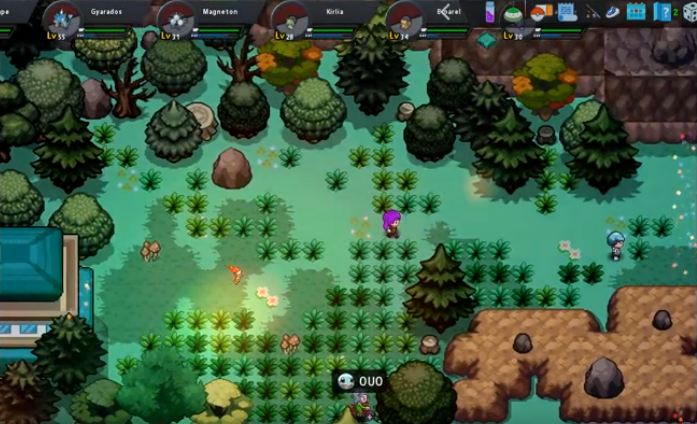Select Kirlia in the party bar
Image resolution: width=697 pixels, height=424 pixels.
tap(291, 18)
